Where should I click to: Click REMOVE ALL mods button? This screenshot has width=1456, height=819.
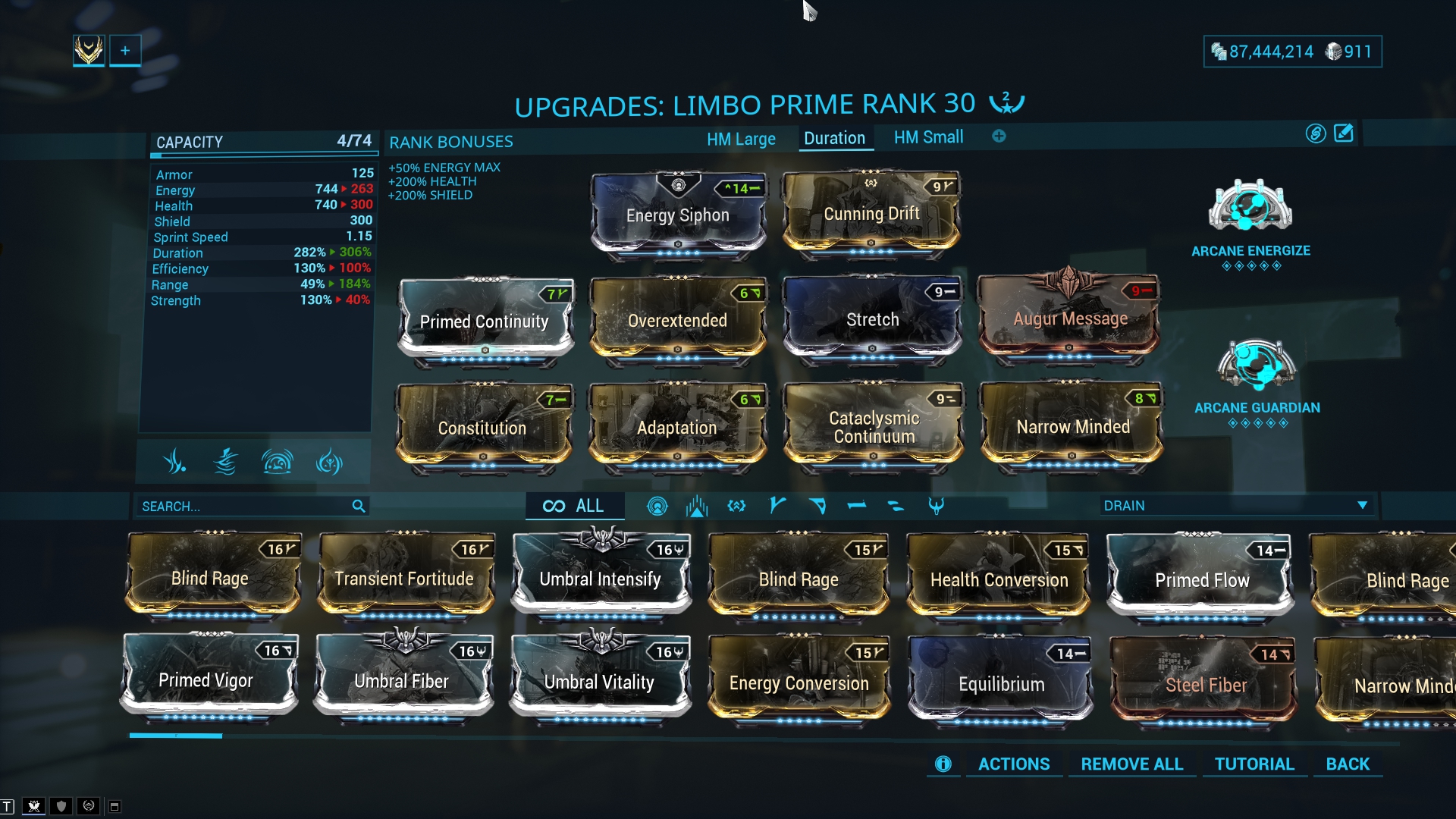pyautogui.click(x=1131, y=764)
